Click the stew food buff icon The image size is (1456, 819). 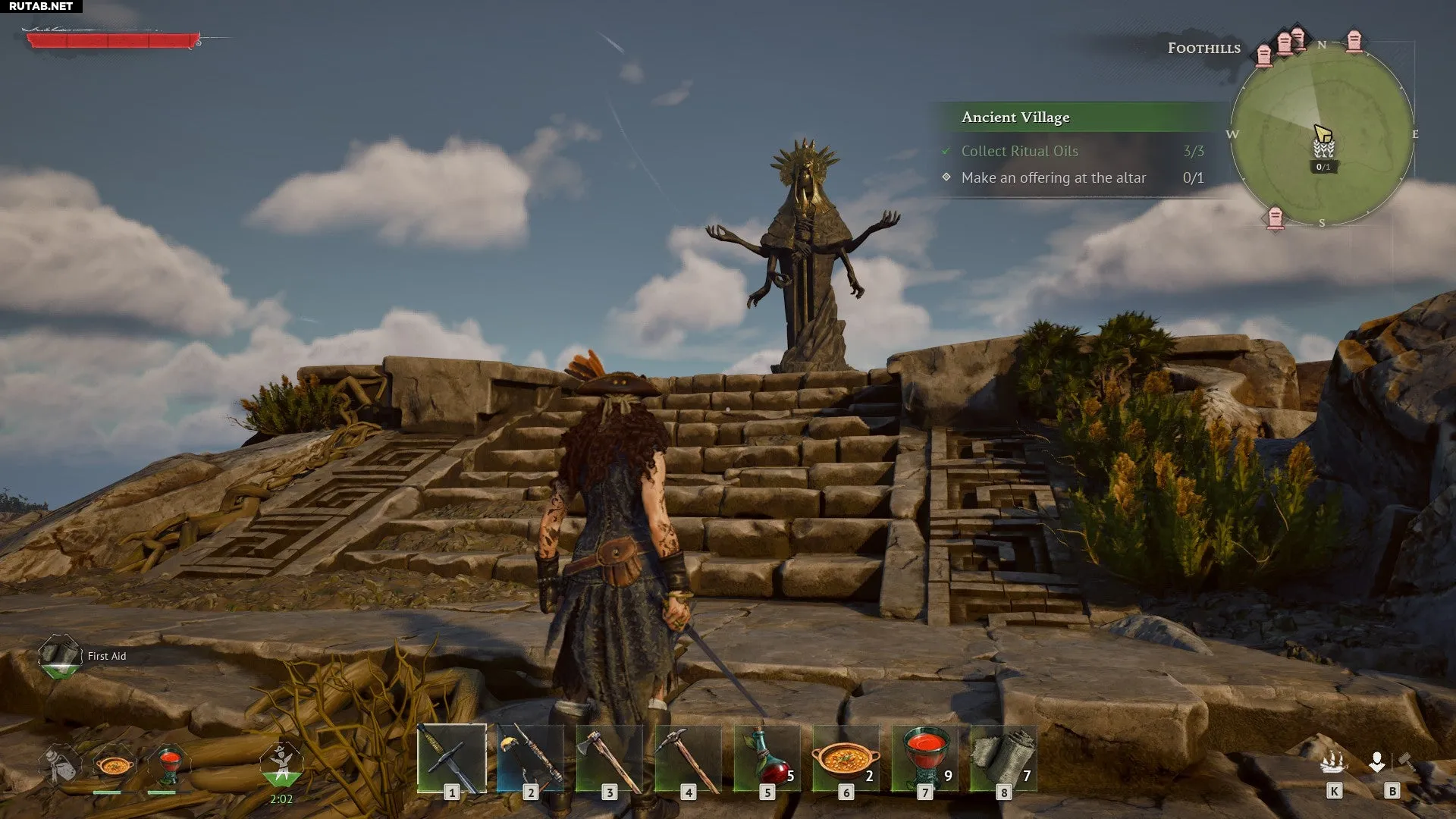point(114,764)
